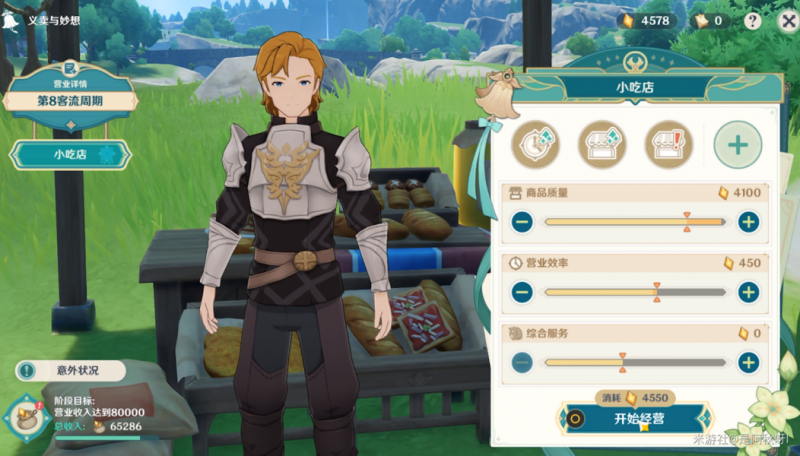
Task: Add a new strategy with the large plus button
Action: click(737, 145)
